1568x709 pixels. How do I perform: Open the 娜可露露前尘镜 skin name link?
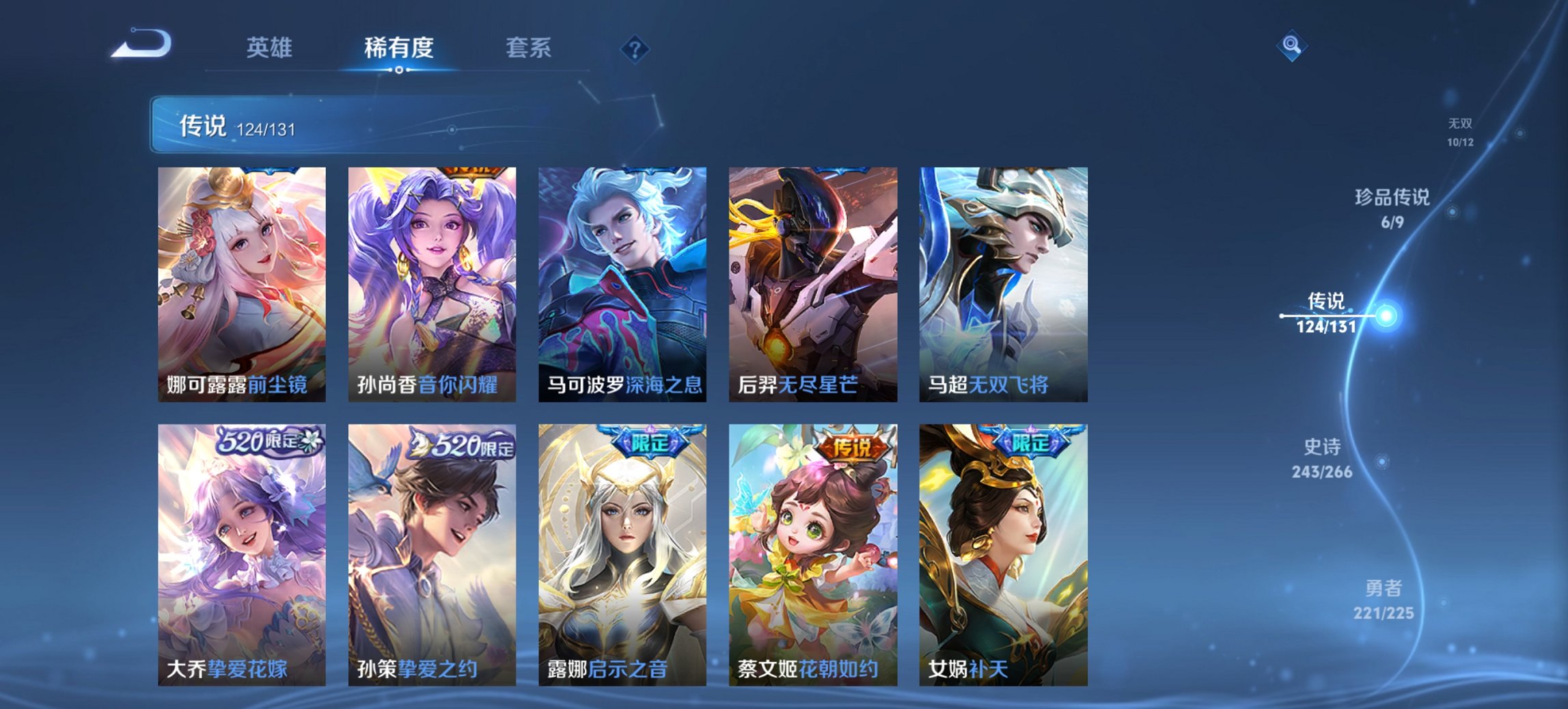tap(239, 385)
